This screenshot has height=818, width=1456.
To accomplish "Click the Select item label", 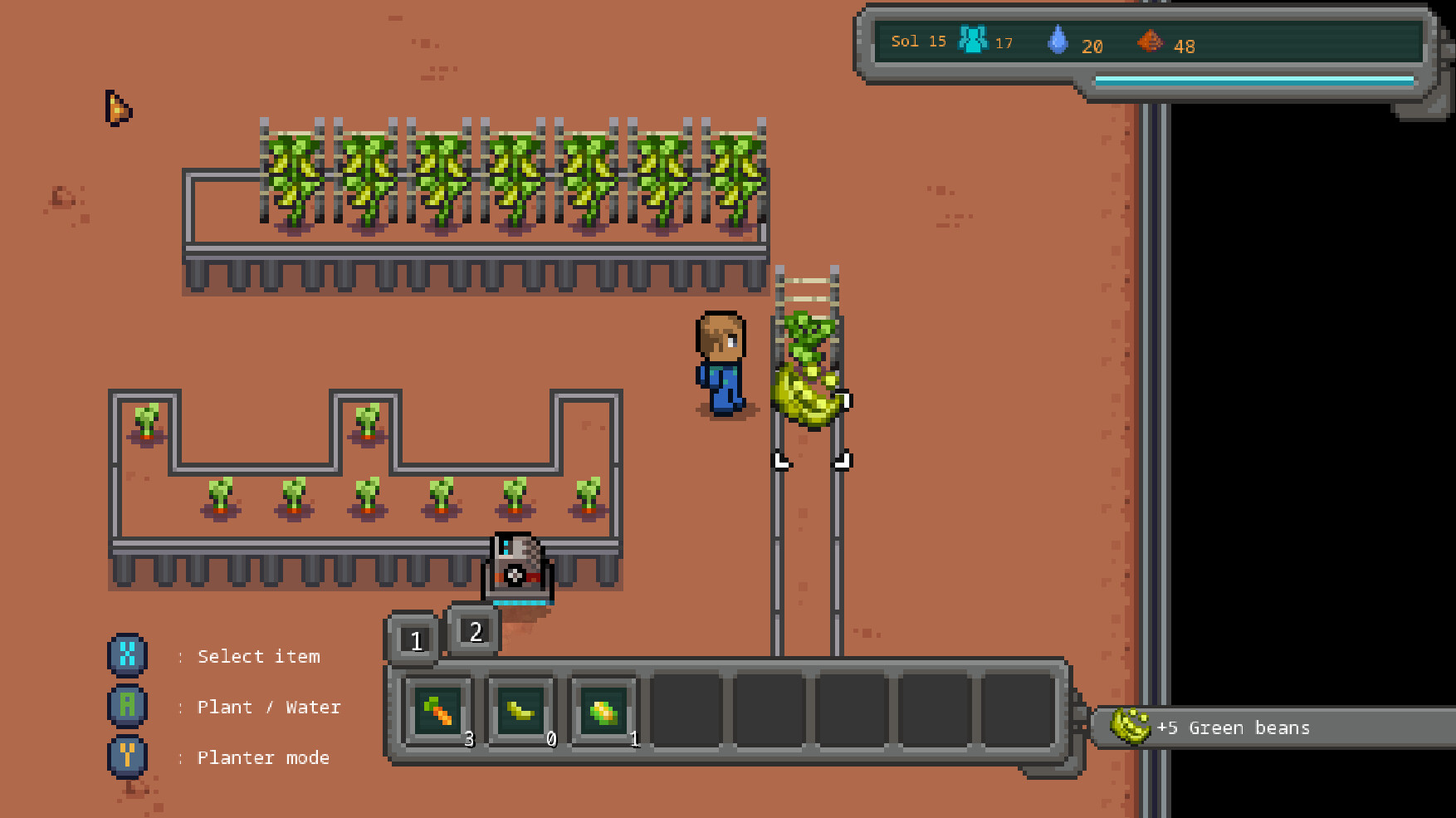I will point(259,656).
